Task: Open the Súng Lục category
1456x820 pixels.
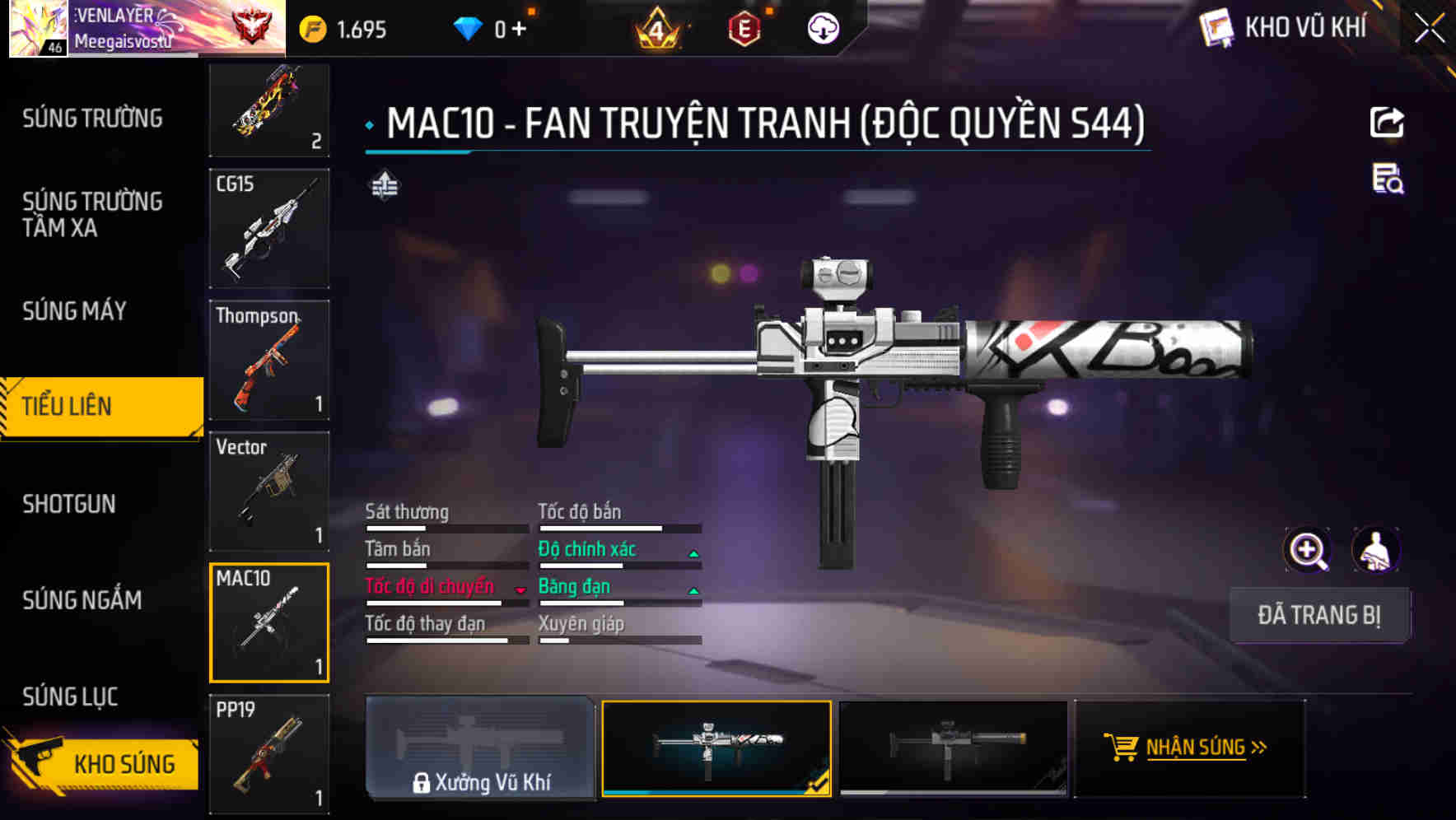Action: tap(70, 697)
